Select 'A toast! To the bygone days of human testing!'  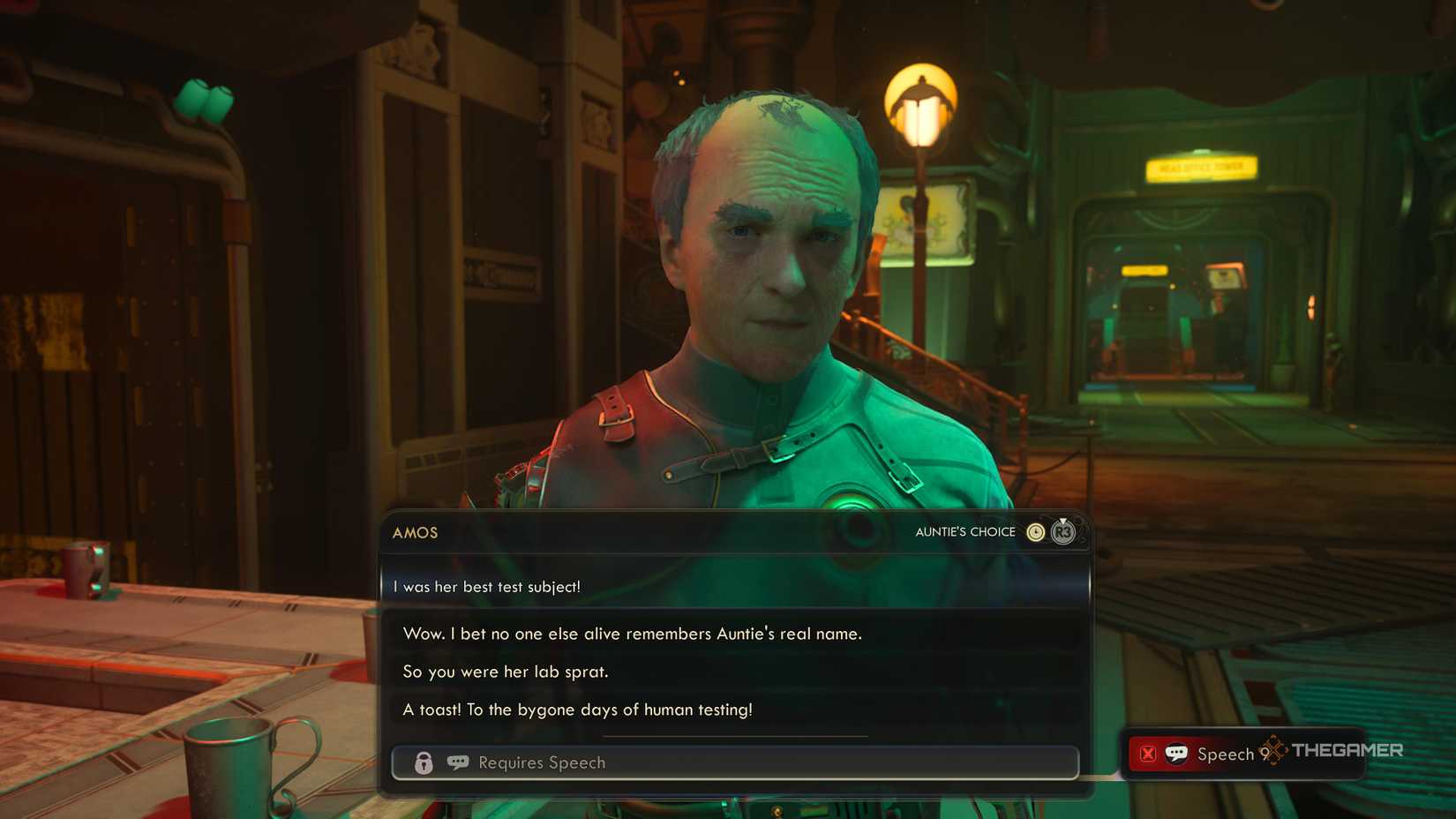click(x=577, y=710)
